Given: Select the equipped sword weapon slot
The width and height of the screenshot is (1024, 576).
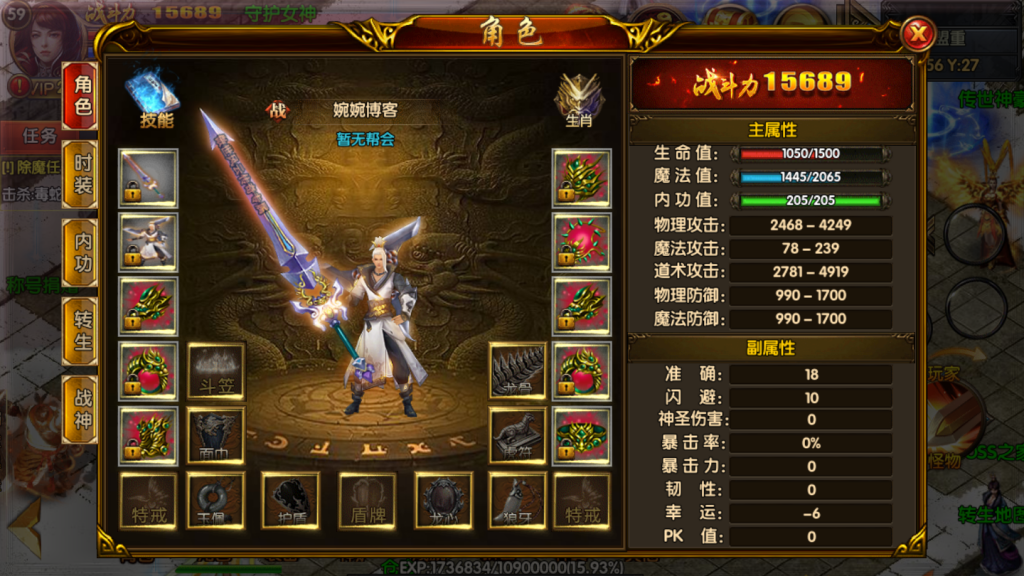Looking at the screenshot, I should tap(148, 178).
